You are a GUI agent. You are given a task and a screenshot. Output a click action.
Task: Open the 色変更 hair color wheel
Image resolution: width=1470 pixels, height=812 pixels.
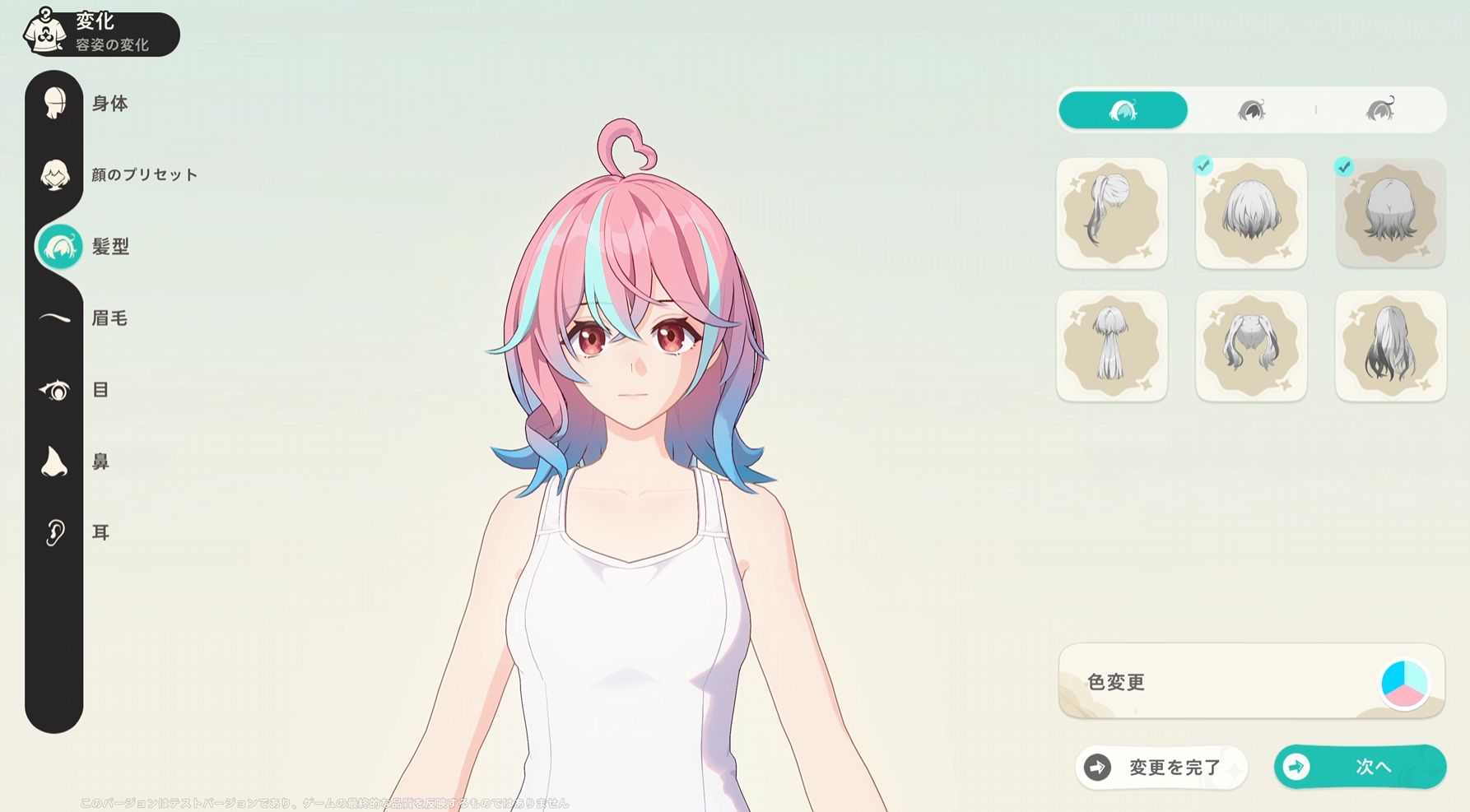[x=1403, y=683]
